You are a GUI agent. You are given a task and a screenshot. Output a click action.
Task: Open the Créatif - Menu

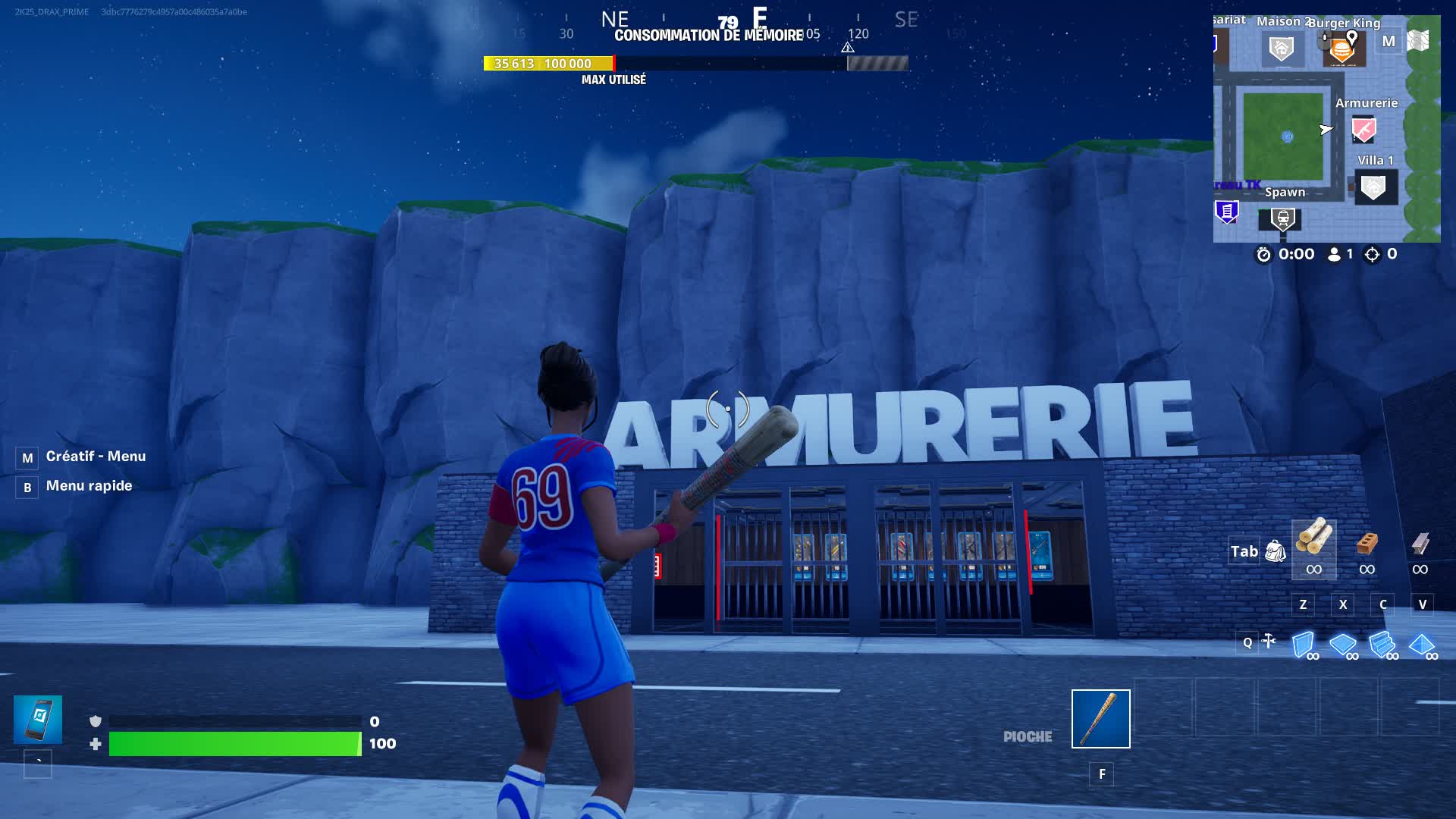tap(96, 456)
